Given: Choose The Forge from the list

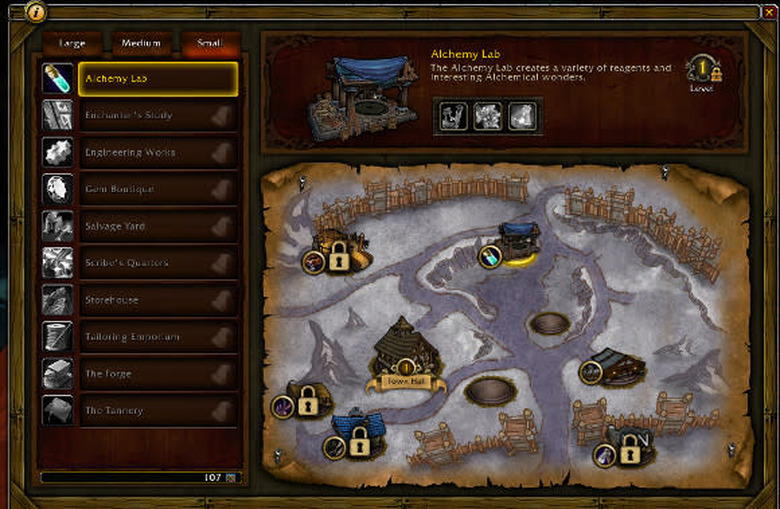Looking at the screenshot, I should point(158,374).
